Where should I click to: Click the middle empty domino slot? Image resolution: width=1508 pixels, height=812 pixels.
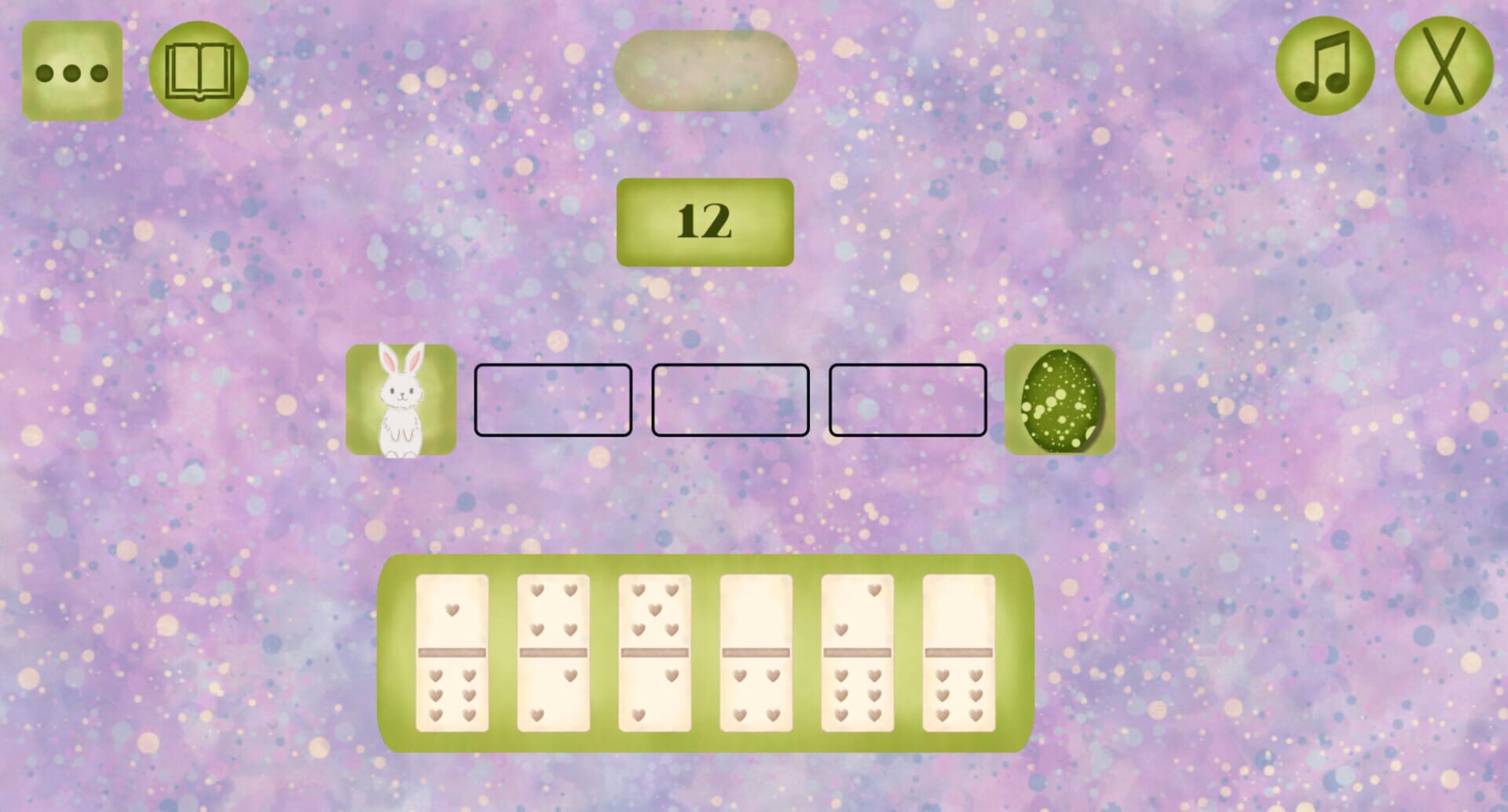[x=729, y=399]
